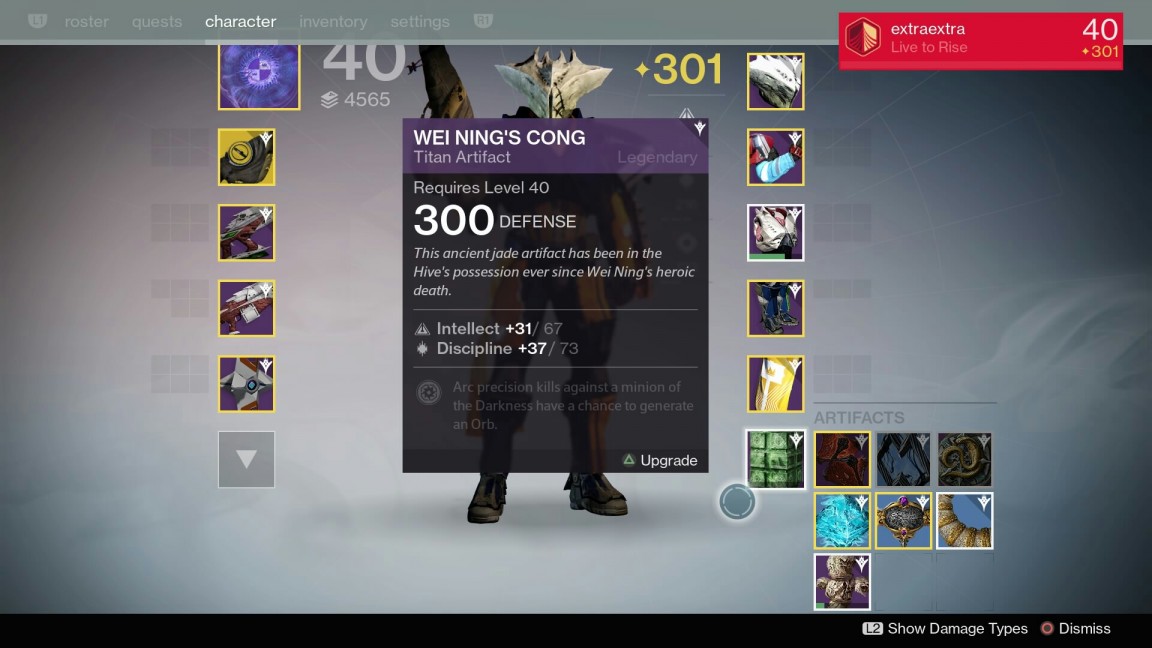Open the settings tab
Image resolution: width=1152 pixels, height=648 pixels.
click(x=420, y=21)
